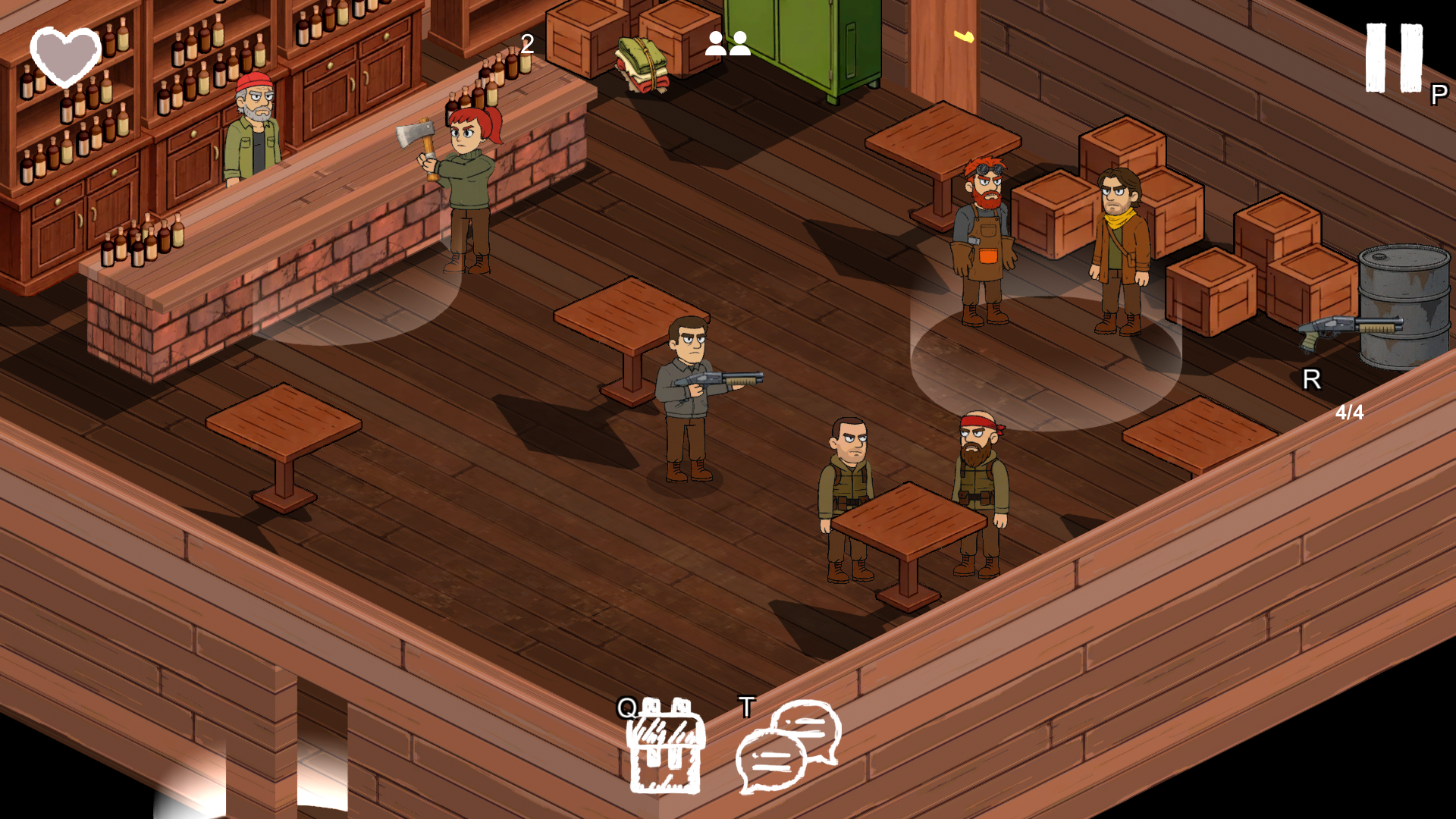The height and width of the screenshot is (819, 1456).
Task: Click the heart health indicator
Action: pyautogui.click(x=64, y=57)
